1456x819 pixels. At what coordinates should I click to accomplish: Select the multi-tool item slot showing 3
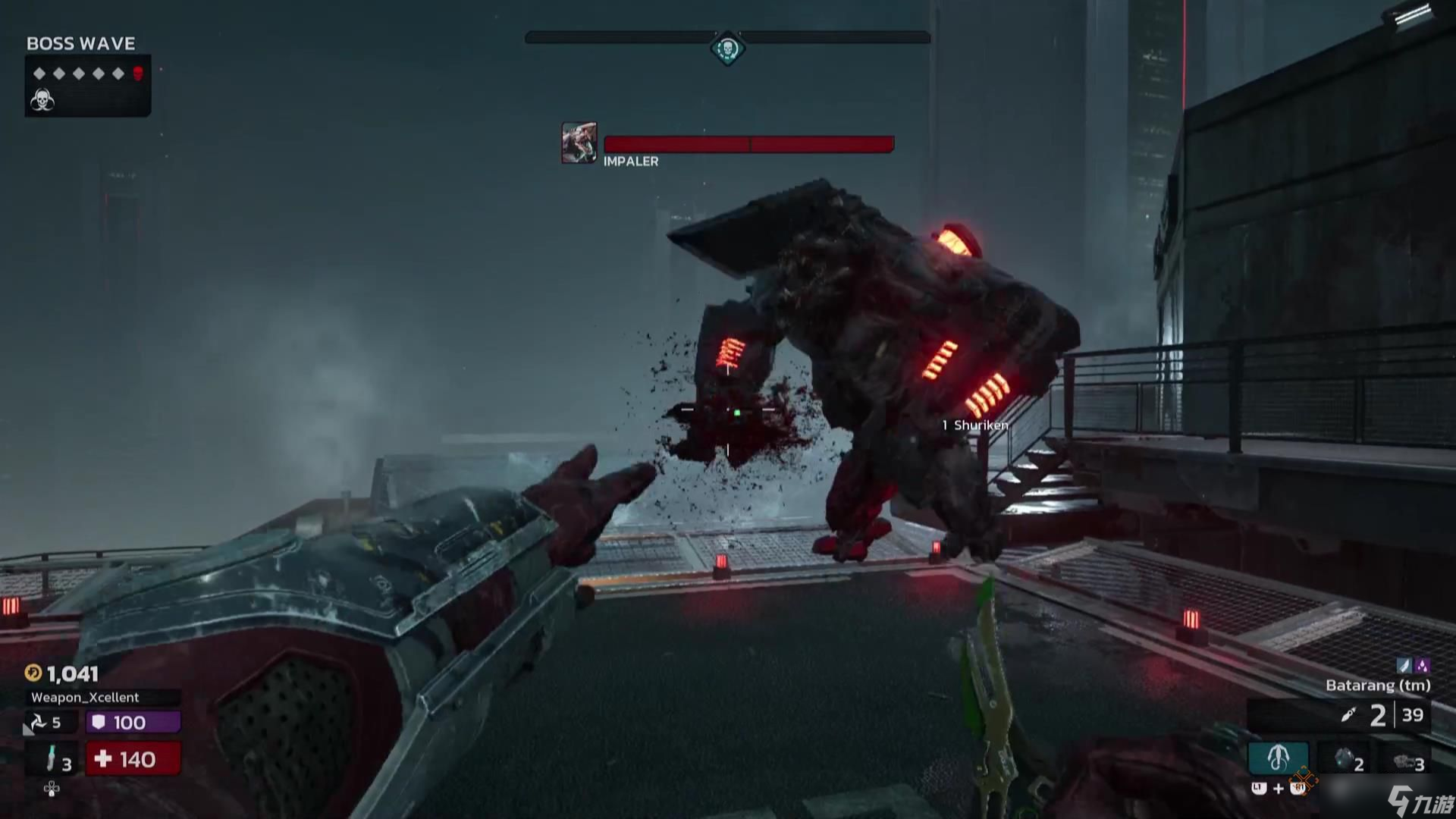tap(1408, 761)
